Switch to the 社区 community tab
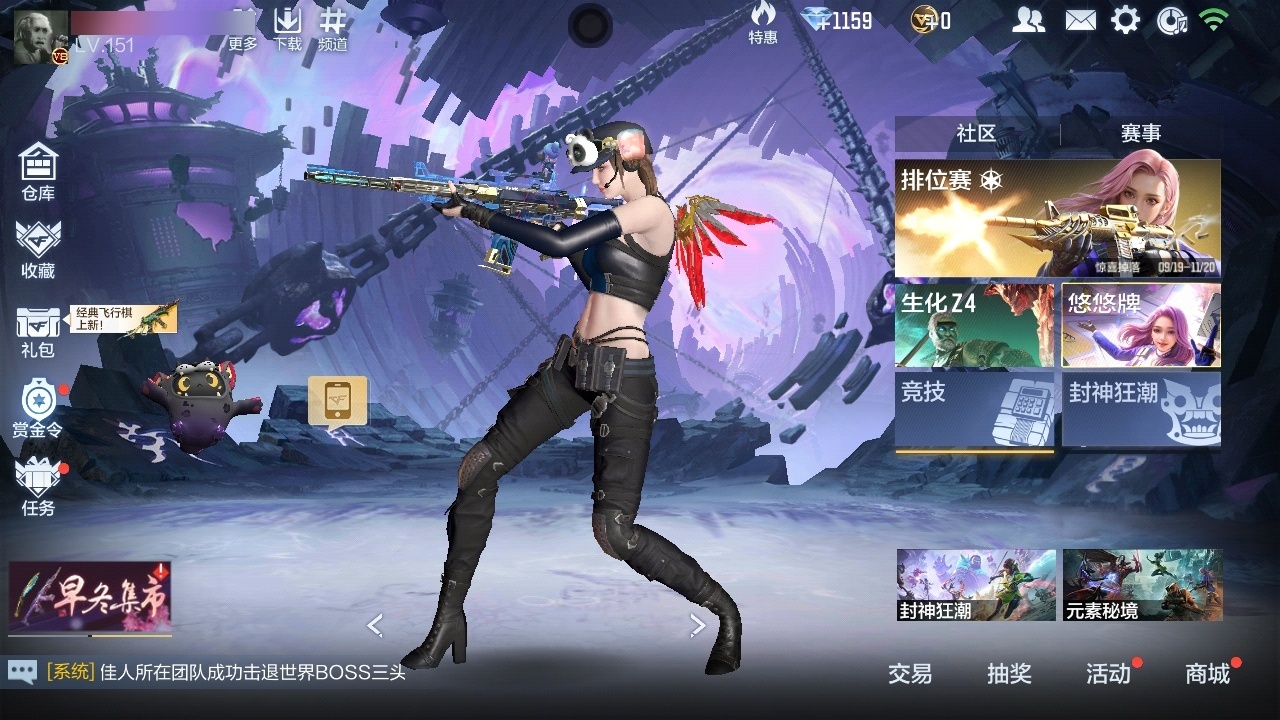 coord(976,134)
